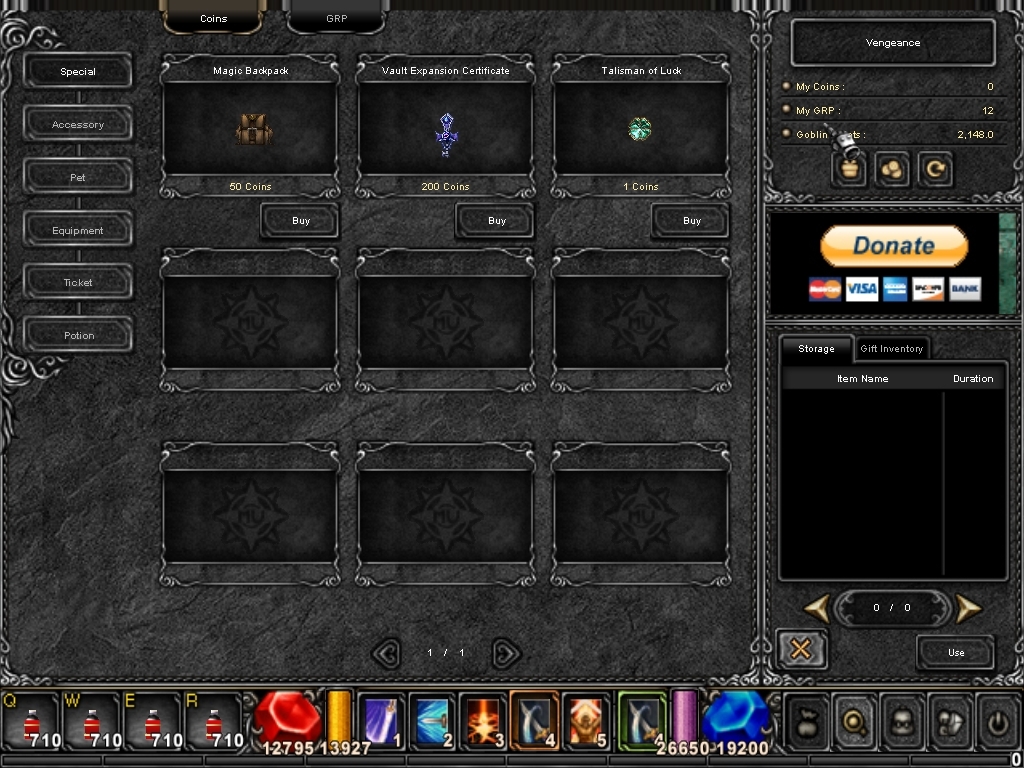Choose the Ticket category

point(78,283)
